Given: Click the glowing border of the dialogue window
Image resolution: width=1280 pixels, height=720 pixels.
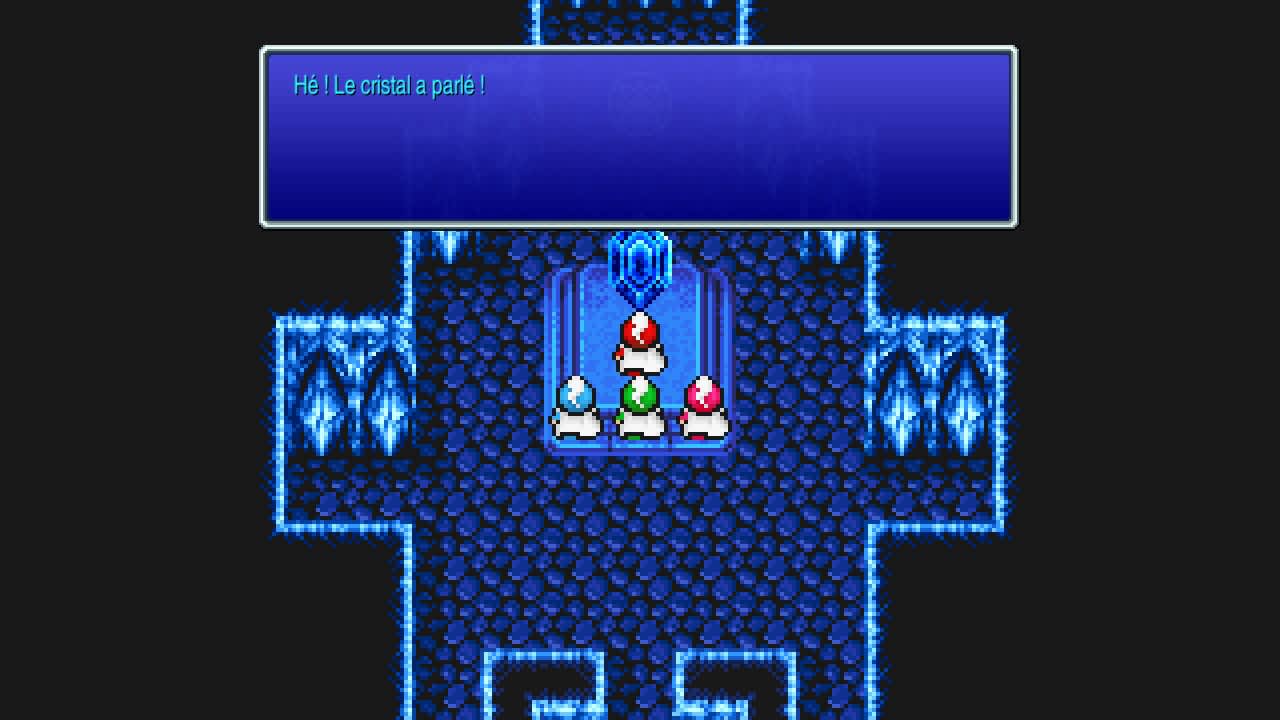Looking at the screenshot, I should pyautogui.click(x=640, y=48).
